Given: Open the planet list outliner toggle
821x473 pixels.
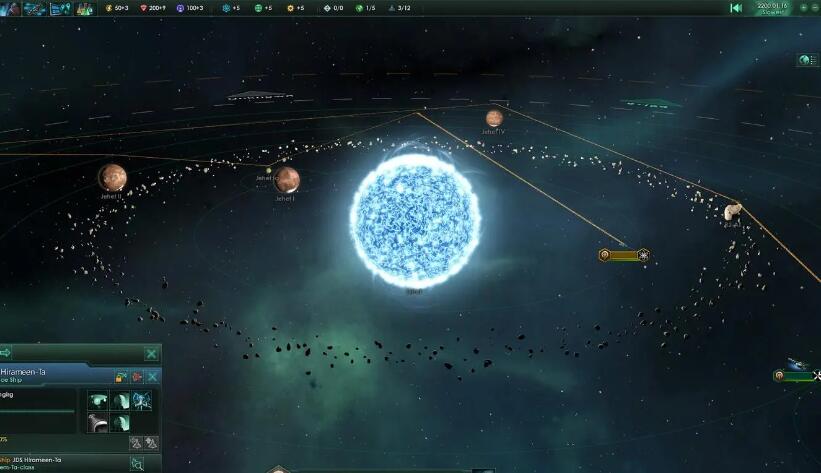Looking at the screenshot, I should [805, 60].
